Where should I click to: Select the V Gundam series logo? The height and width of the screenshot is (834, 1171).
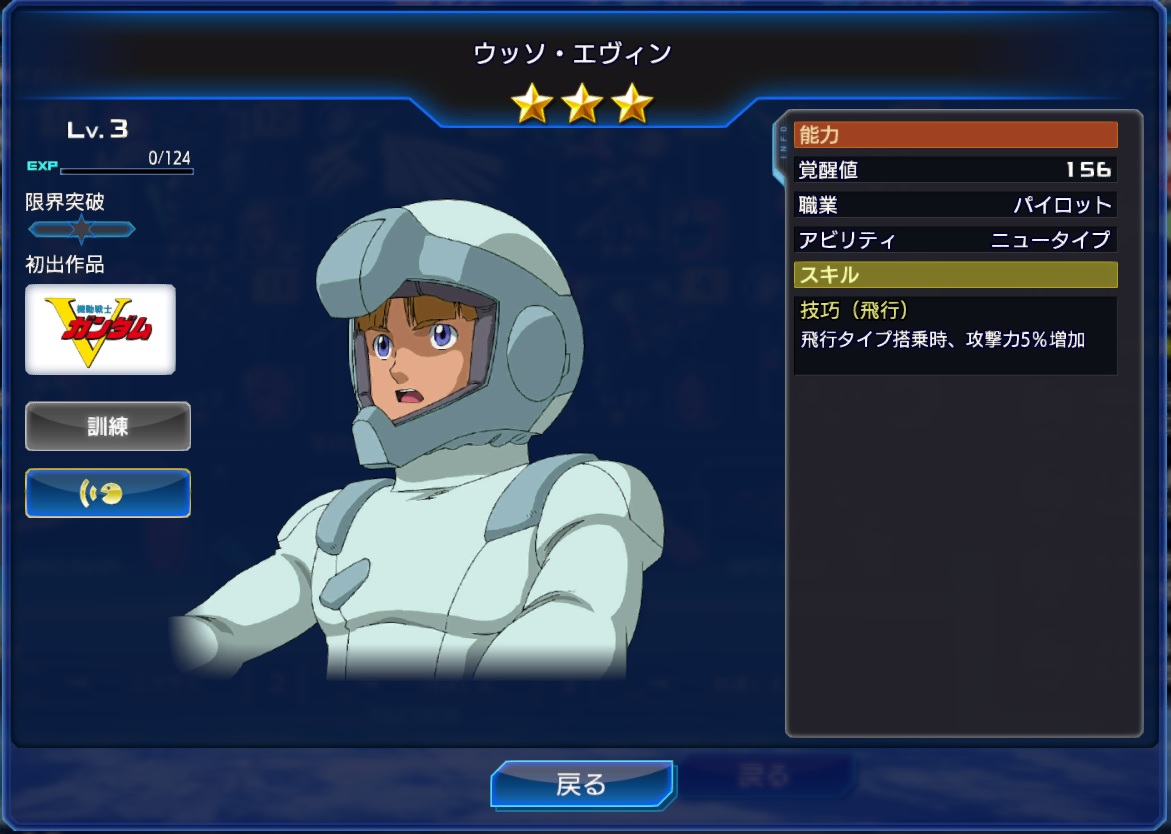coord(100,329)
